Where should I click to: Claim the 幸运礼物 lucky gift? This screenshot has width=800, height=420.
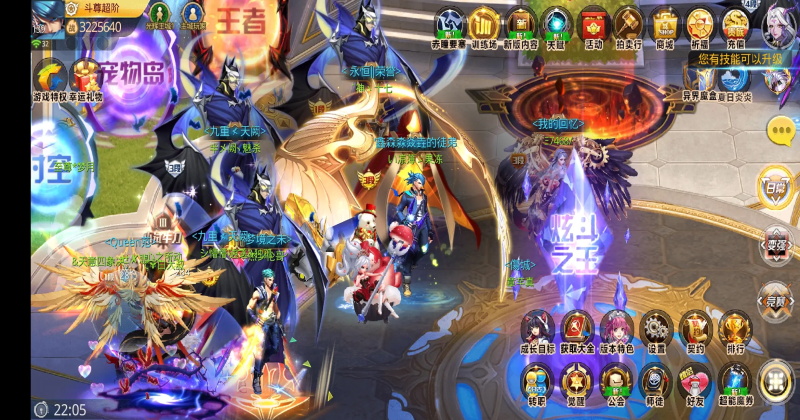point(86,79)
